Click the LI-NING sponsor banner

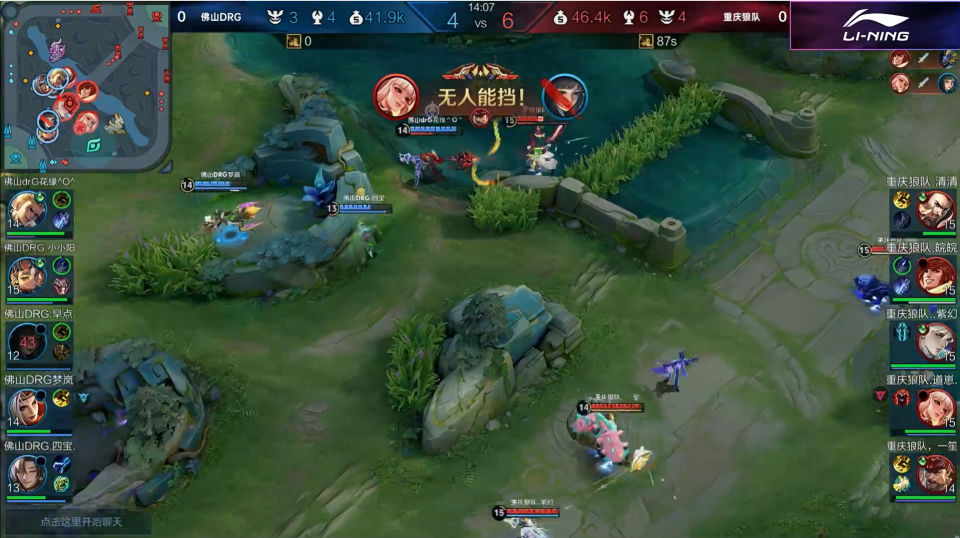pos(874,25)
